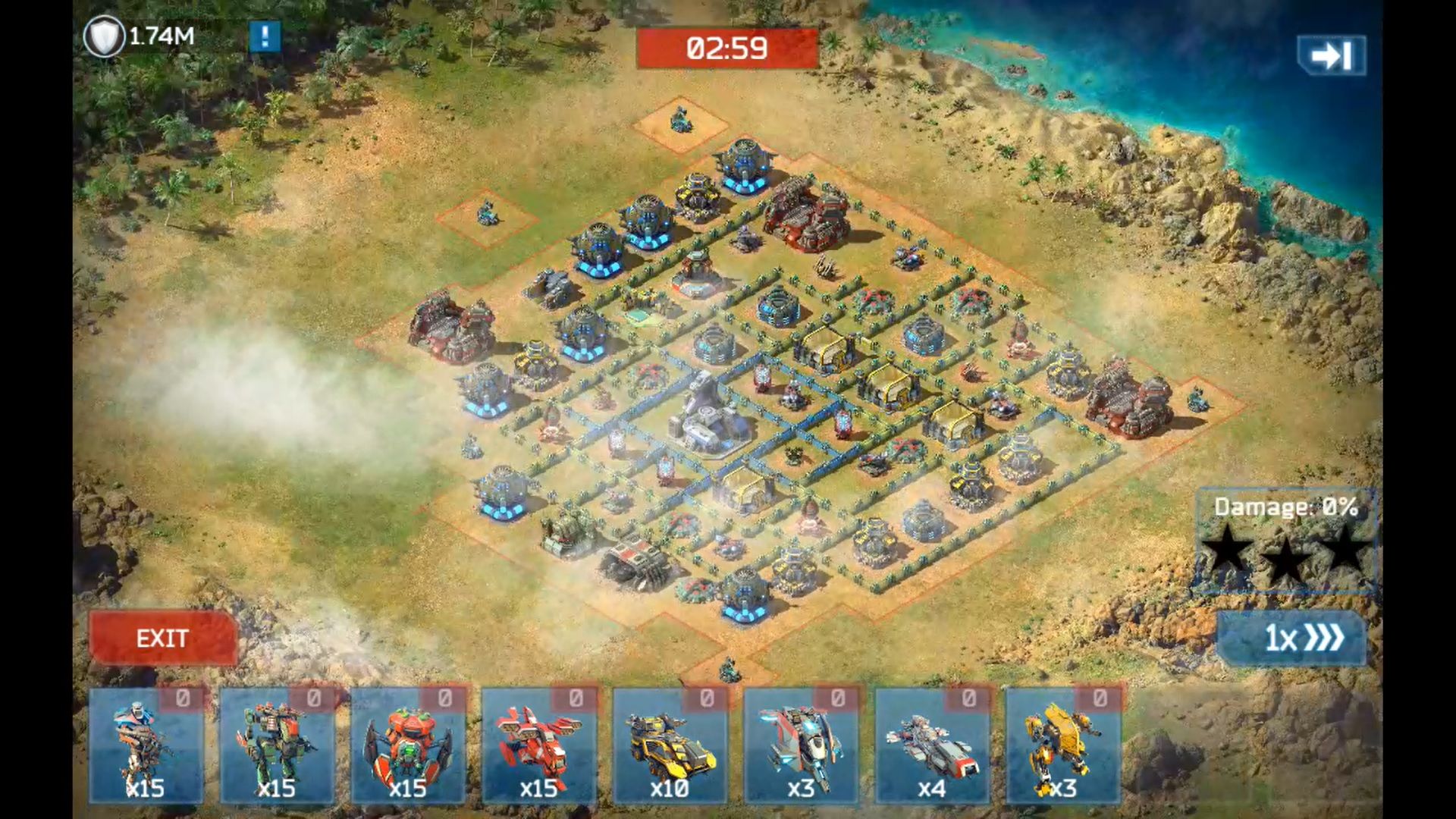Screen dimensions: 1456x819
Task: Select the grey battleship unit card
Action: (932, 745)
